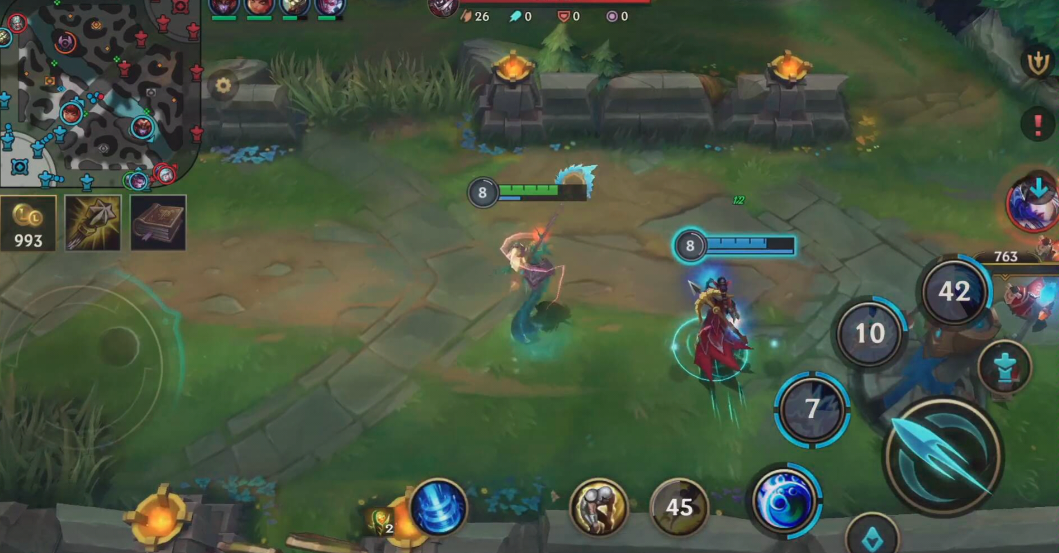Screen dimensions: 1059x553
Task: Cast the blue vortex spell
Action: coord(438,506)
